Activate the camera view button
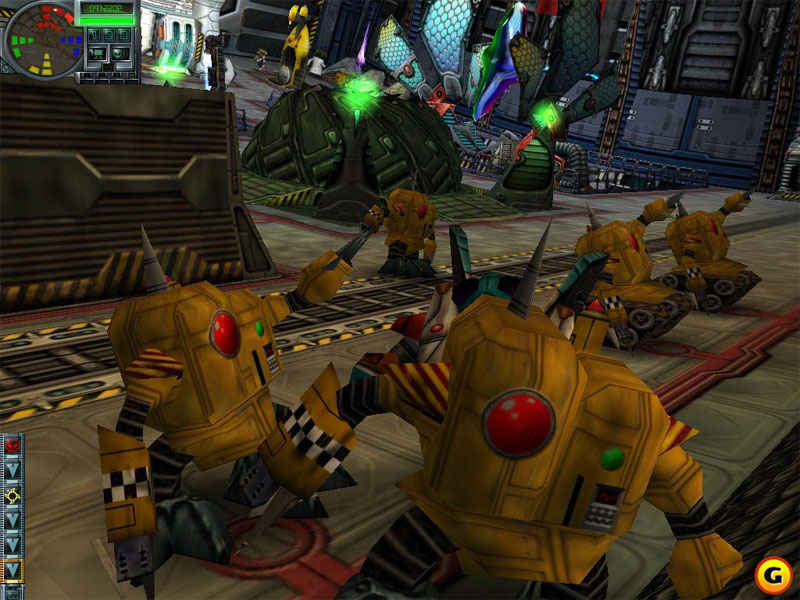This screenshot has height=600, width=800. pyautogui.click(x=98, y=53)
